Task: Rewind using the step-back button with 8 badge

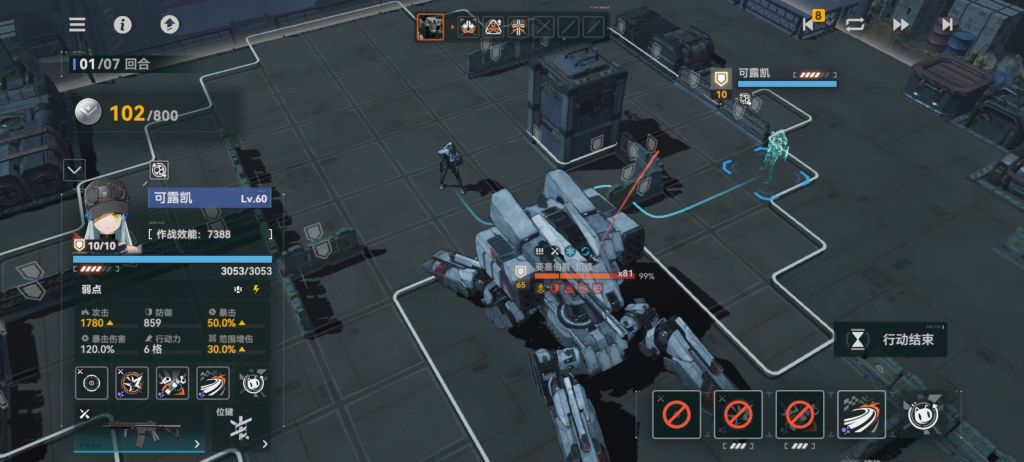Action: point(810,25)
